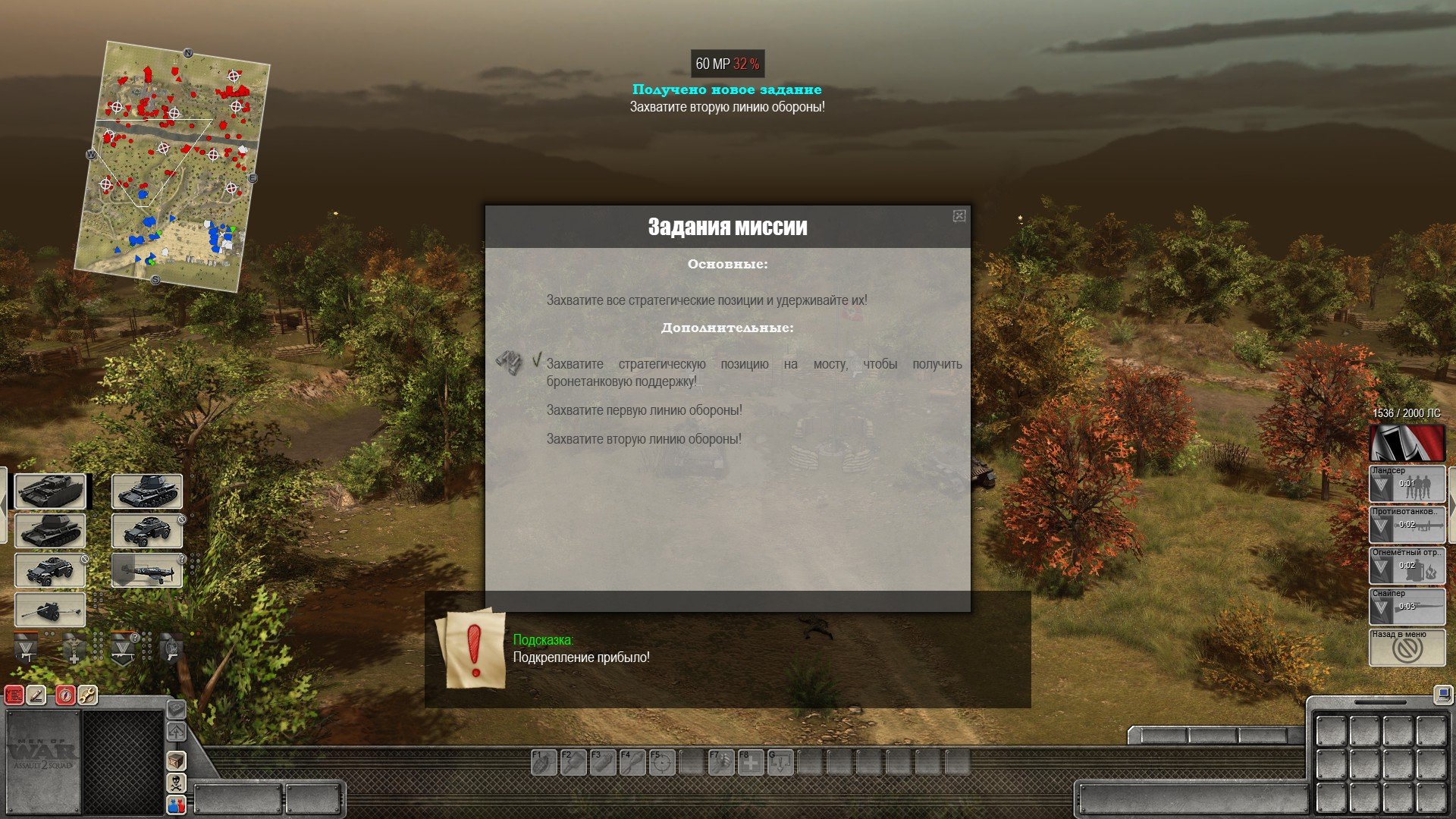The height and width of the screenshot is (819, 1456).
Task: Click the blue computer monitor icon
Action: (1443, 694)
